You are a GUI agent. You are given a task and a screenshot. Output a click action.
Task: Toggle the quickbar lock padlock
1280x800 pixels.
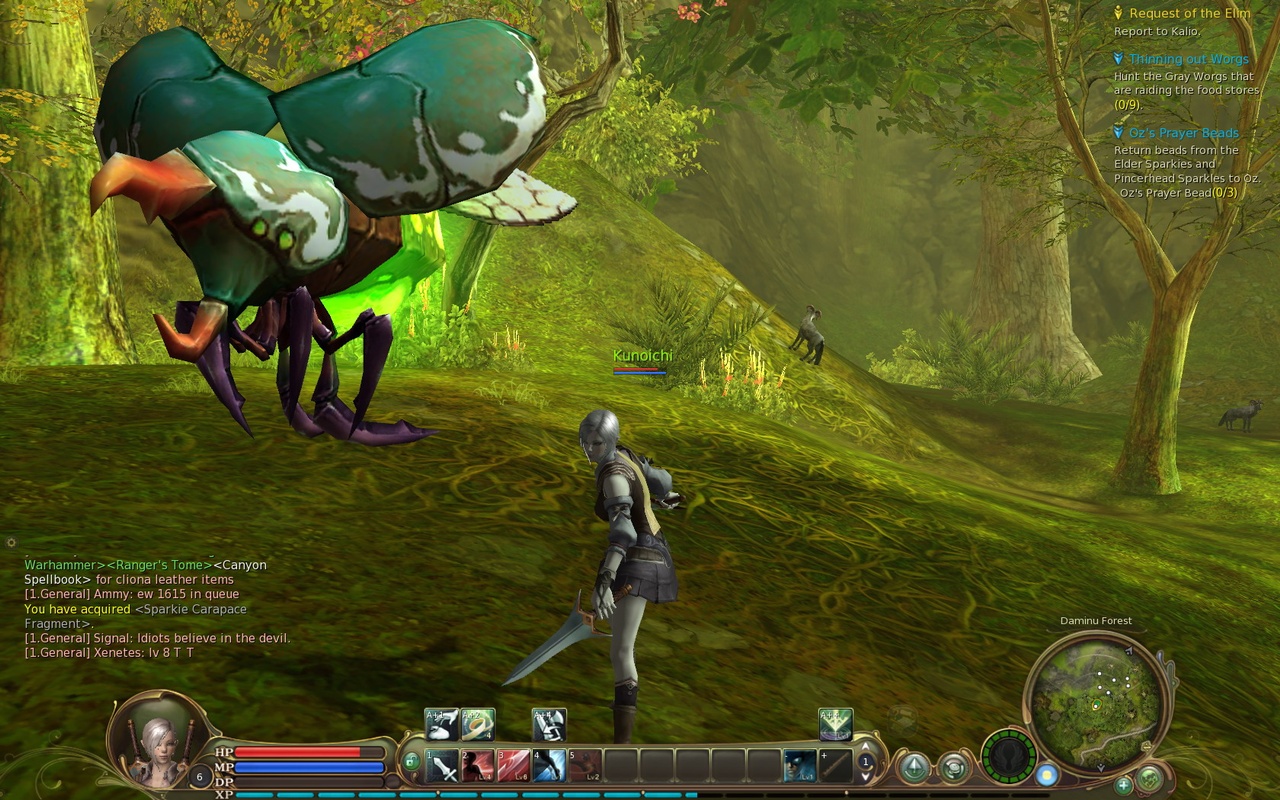pos(410,761)
